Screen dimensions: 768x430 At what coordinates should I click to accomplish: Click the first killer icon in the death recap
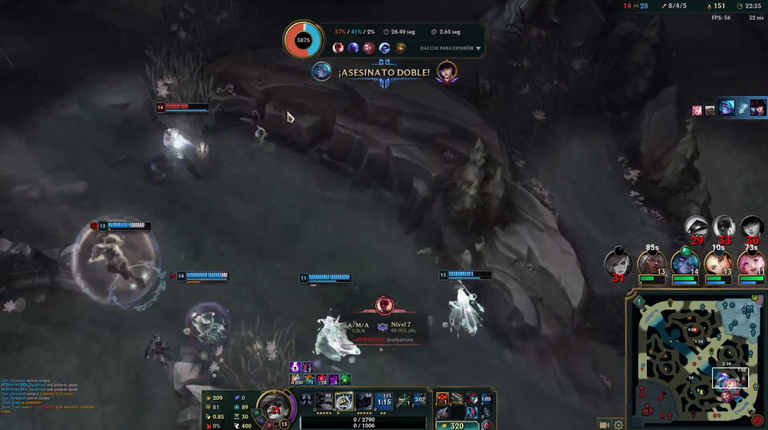[x=339, y=48]
